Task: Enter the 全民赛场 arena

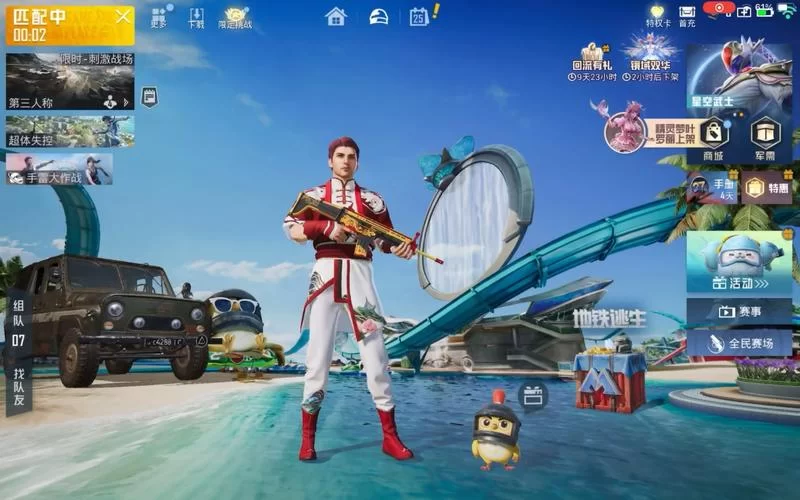Action: 739,343
